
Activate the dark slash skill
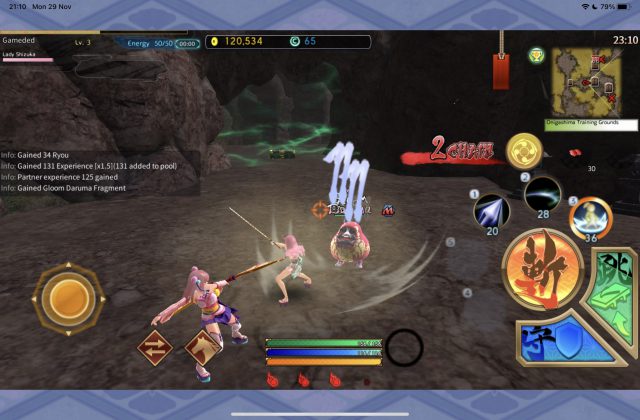[x=542, y=192]
